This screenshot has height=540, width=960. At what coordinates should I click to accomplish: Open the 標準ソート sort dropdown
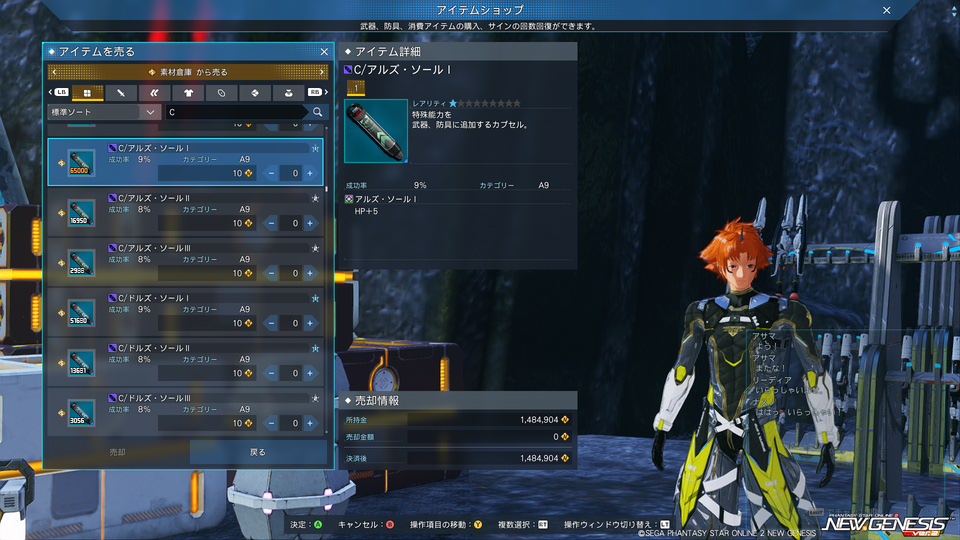coord(105,113)
